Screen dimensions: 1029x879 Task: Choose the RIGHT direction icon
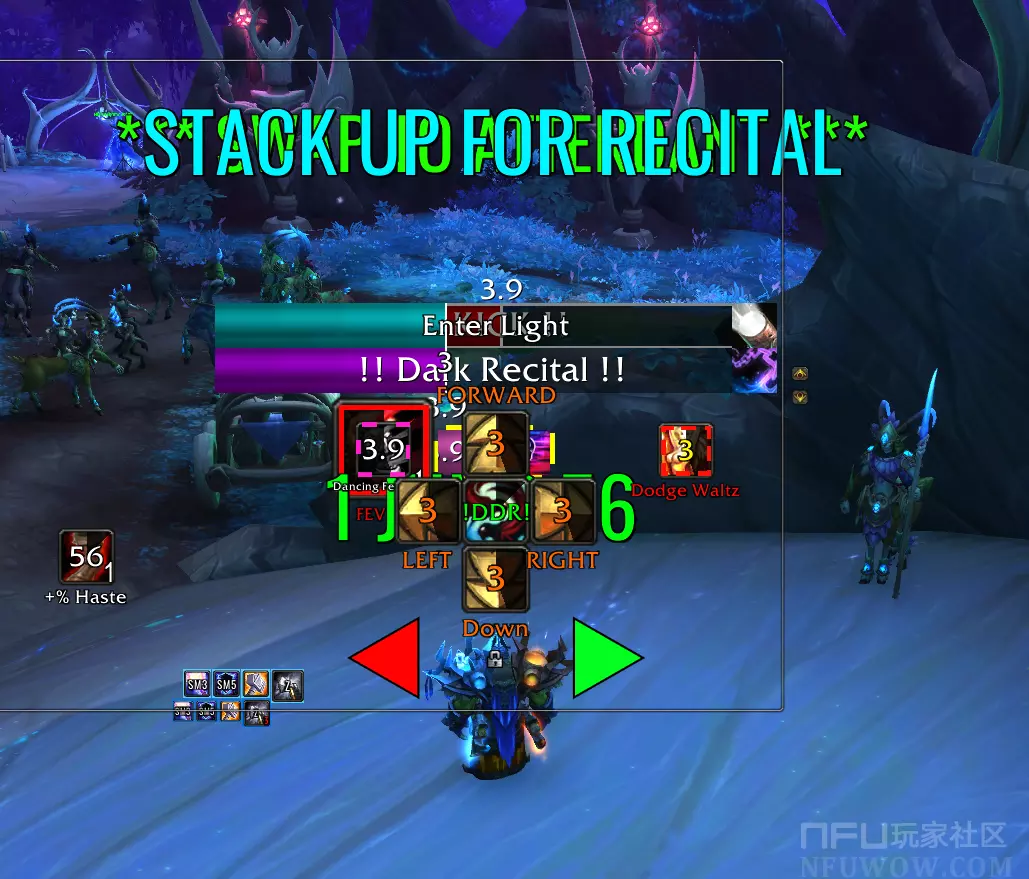click(x=563, y=511)
